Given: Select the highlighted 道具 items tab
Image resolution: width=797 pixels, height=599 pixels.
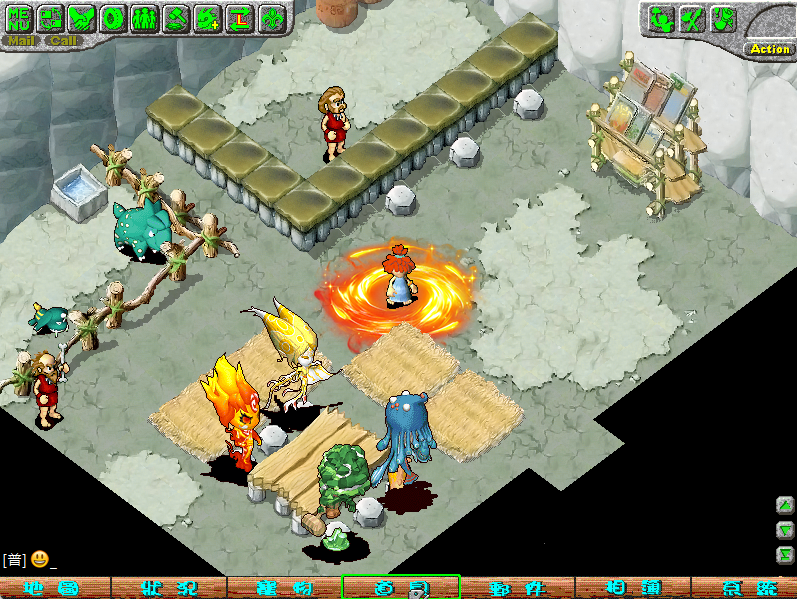Looking at the screenshot, I should 400,588.
